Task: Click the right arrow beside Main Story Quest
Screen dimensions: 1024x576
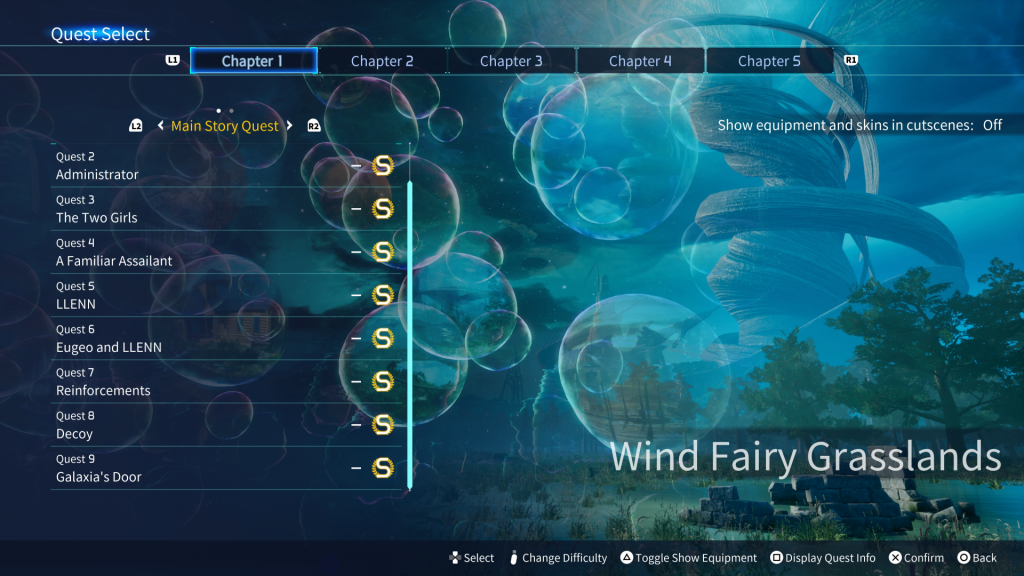Action: (290, 126)
